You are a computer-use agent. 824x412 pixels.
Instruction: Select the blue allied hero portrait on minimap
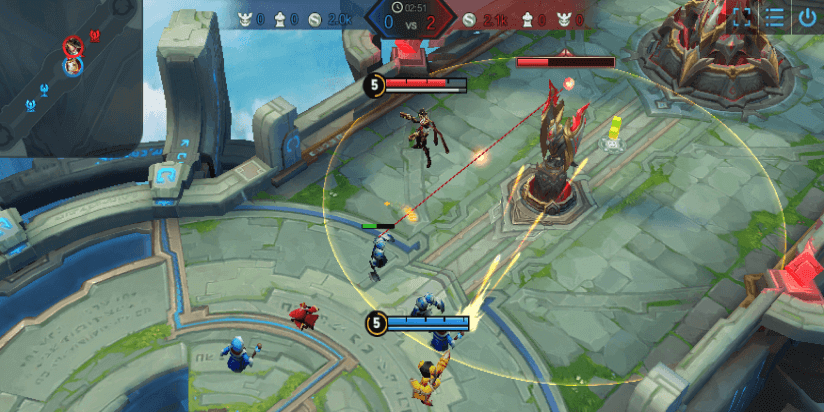tap(73, 66)
